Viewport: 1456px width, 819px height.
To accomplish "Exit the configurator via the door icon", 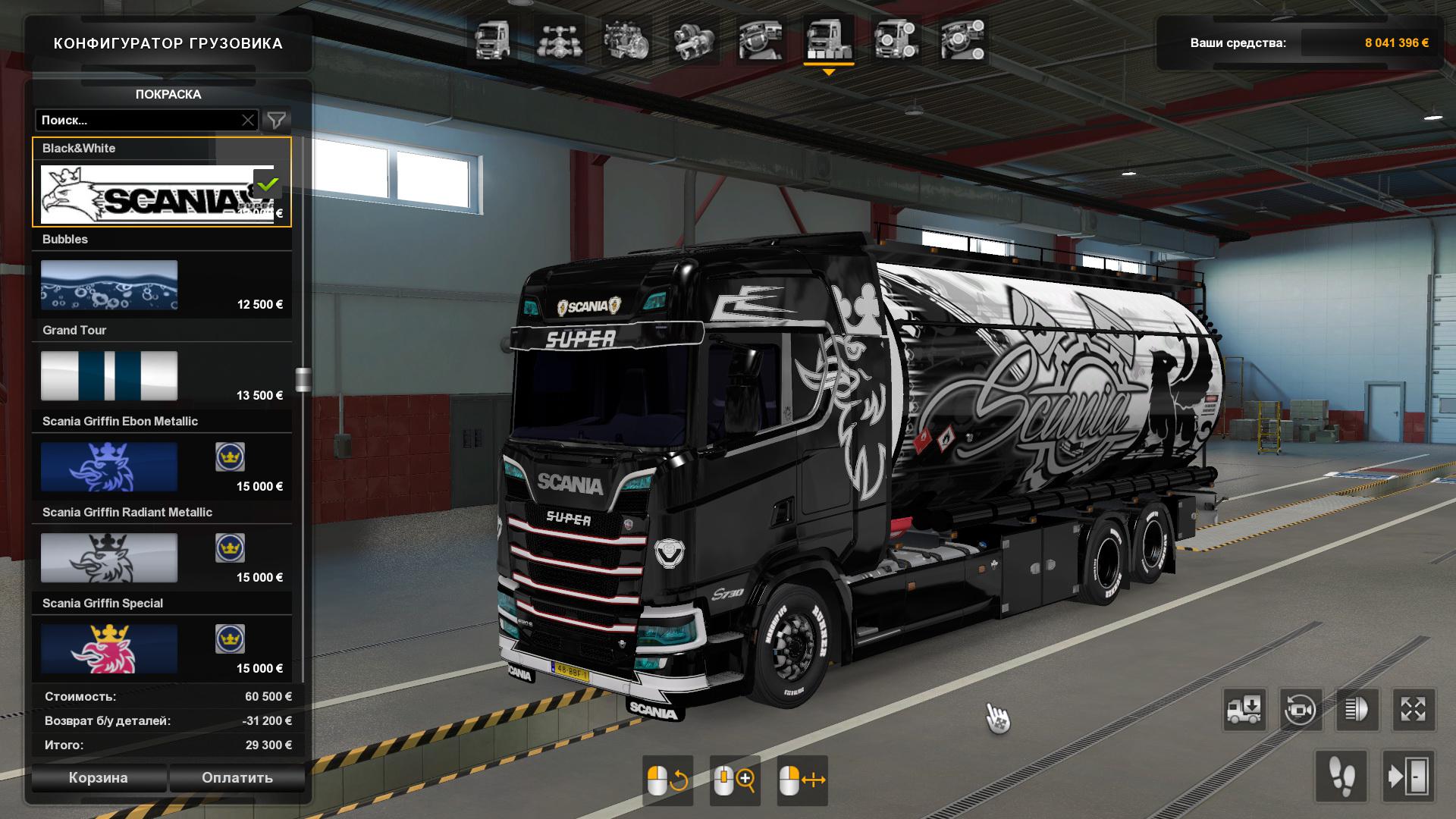I will 1408,777.
